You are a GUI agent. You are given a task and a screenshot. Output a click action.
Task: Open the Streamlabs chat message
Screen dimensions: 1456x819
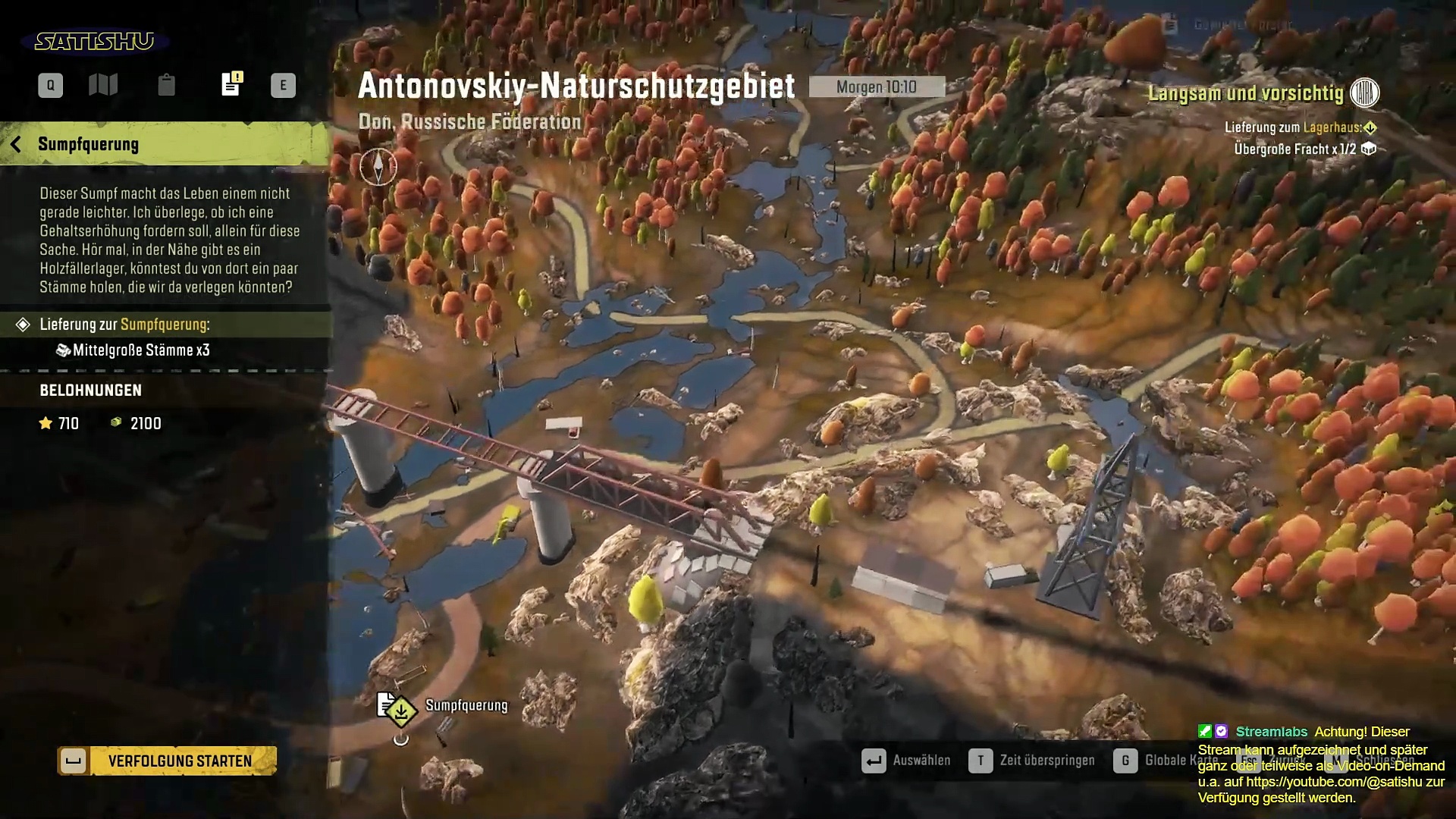point(1319,764)
